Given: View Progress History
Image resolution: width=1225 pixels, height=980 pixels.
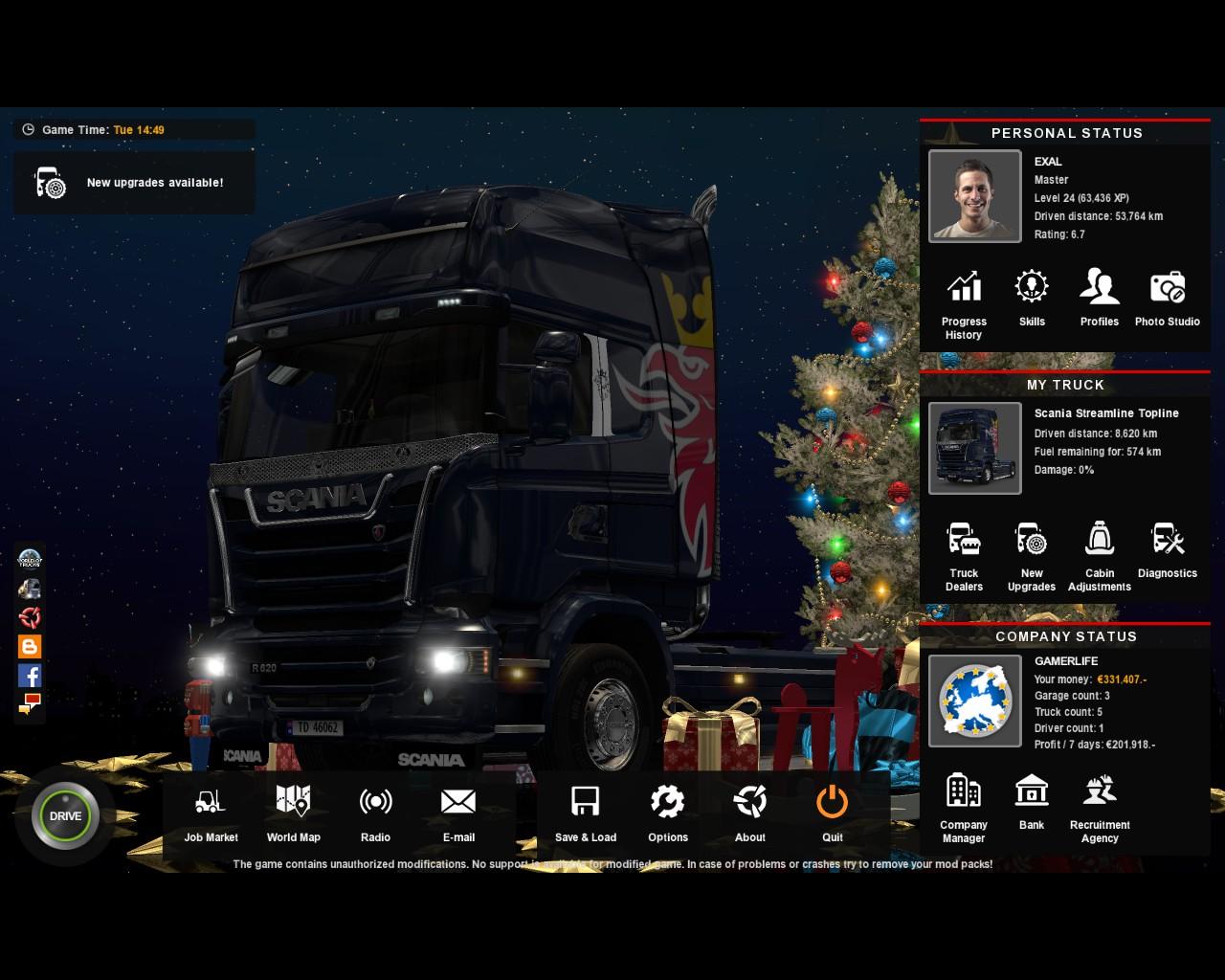Looking at the screenshot, I should tap(964, 301).
